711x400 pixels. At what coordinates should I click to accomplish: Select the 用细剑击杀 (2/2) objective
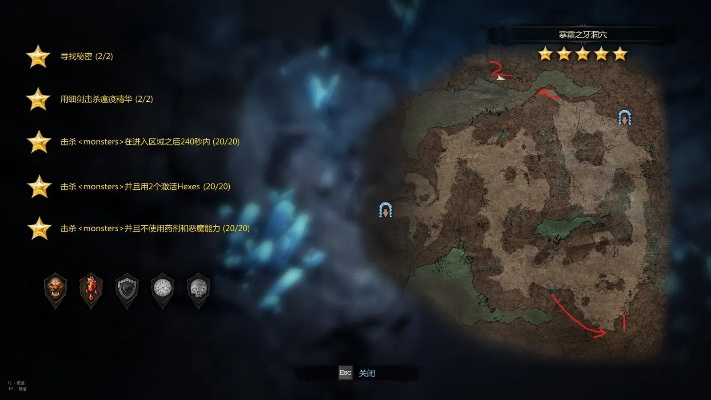tap(106, 99)
